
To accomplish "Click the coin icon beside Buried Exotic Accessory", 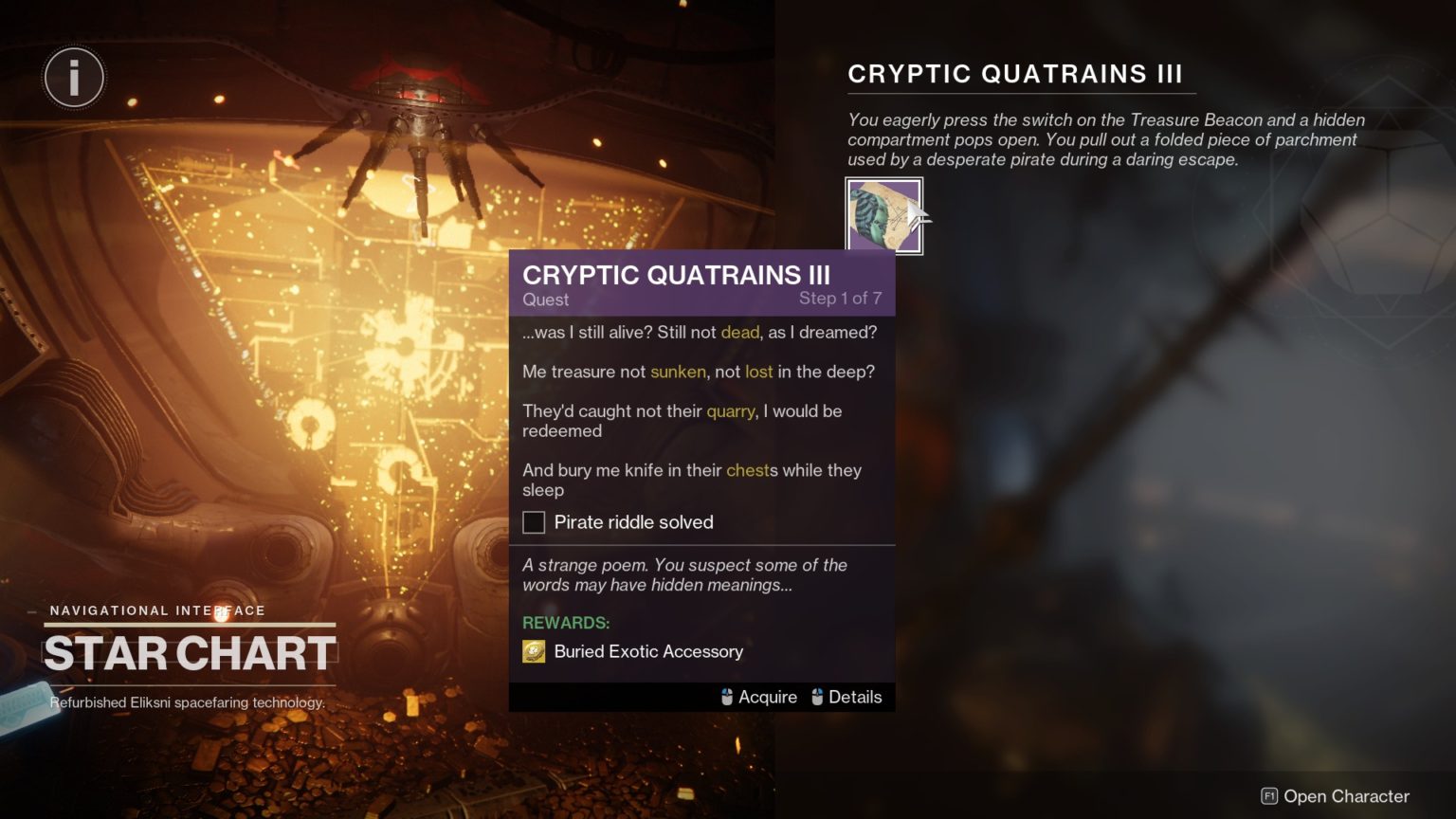I will pos(534,651).
